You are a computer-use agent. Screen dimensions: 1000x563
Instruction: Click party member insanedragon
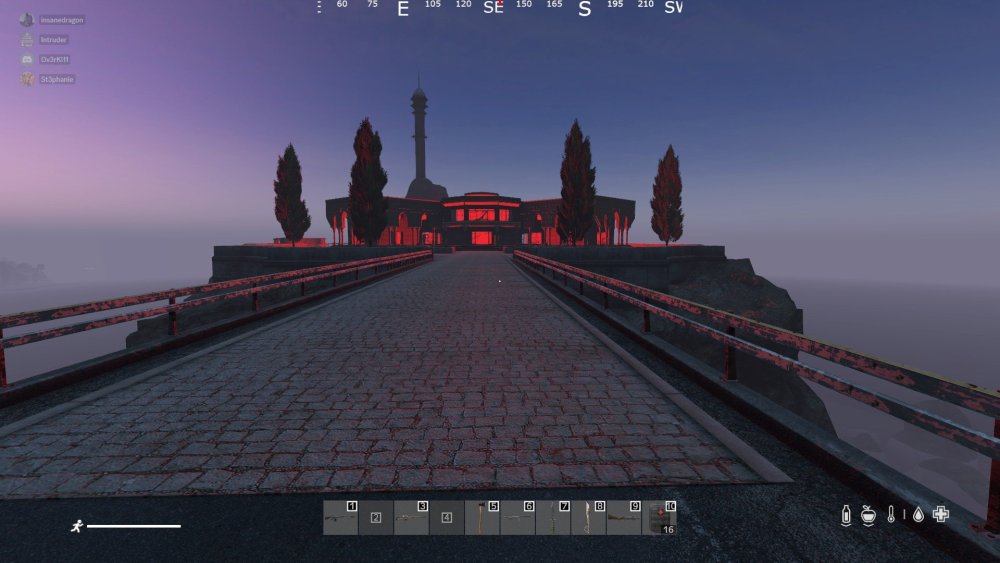coord(62,20)
